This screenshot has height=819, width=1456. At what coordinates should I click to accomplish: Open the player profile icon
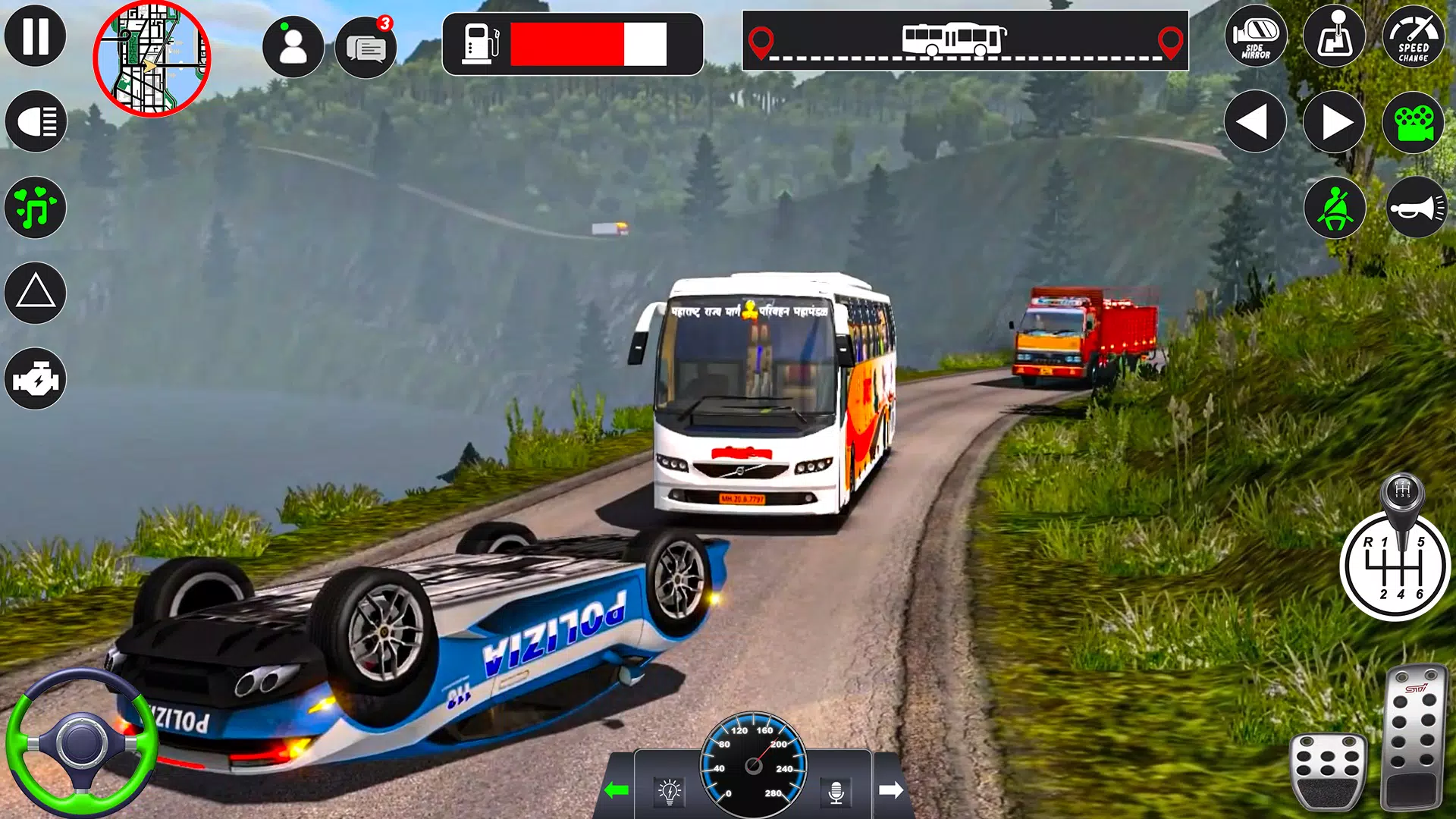(x=293, y=47)
